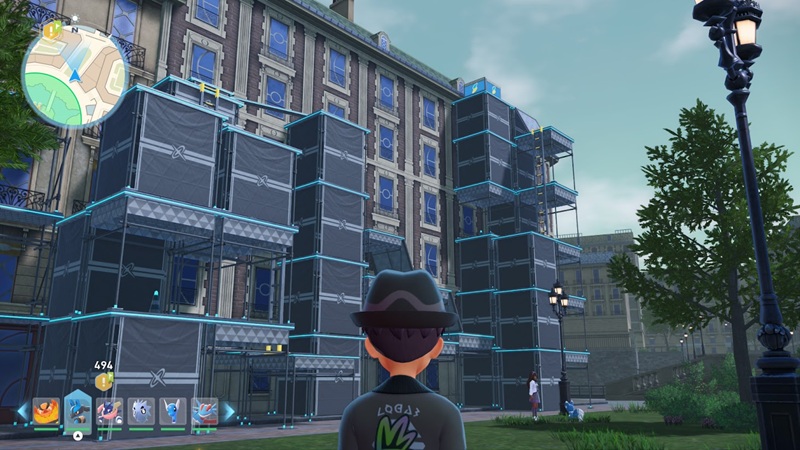Select the blue serpent Pokémon with white ear fins
Viewport: 800px width, 450px height.
172,411
